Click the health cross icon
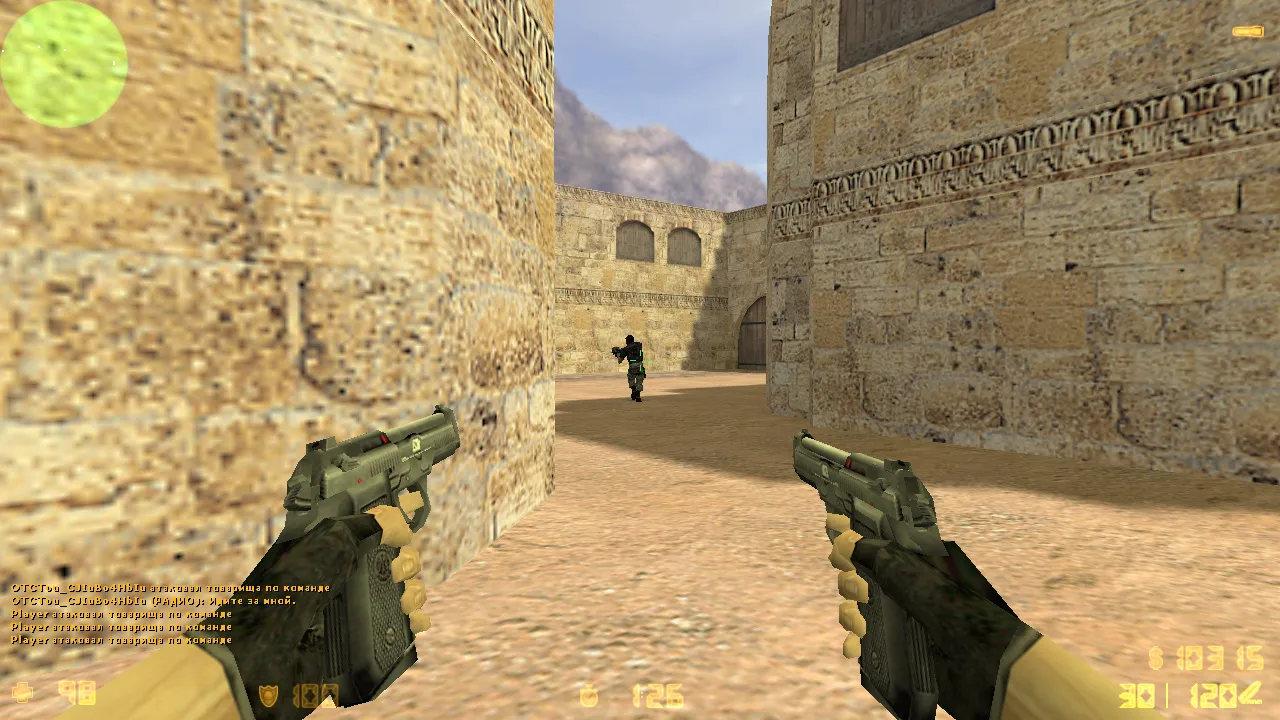Viewport: 1280px width, 720px height. coord(22,692)
